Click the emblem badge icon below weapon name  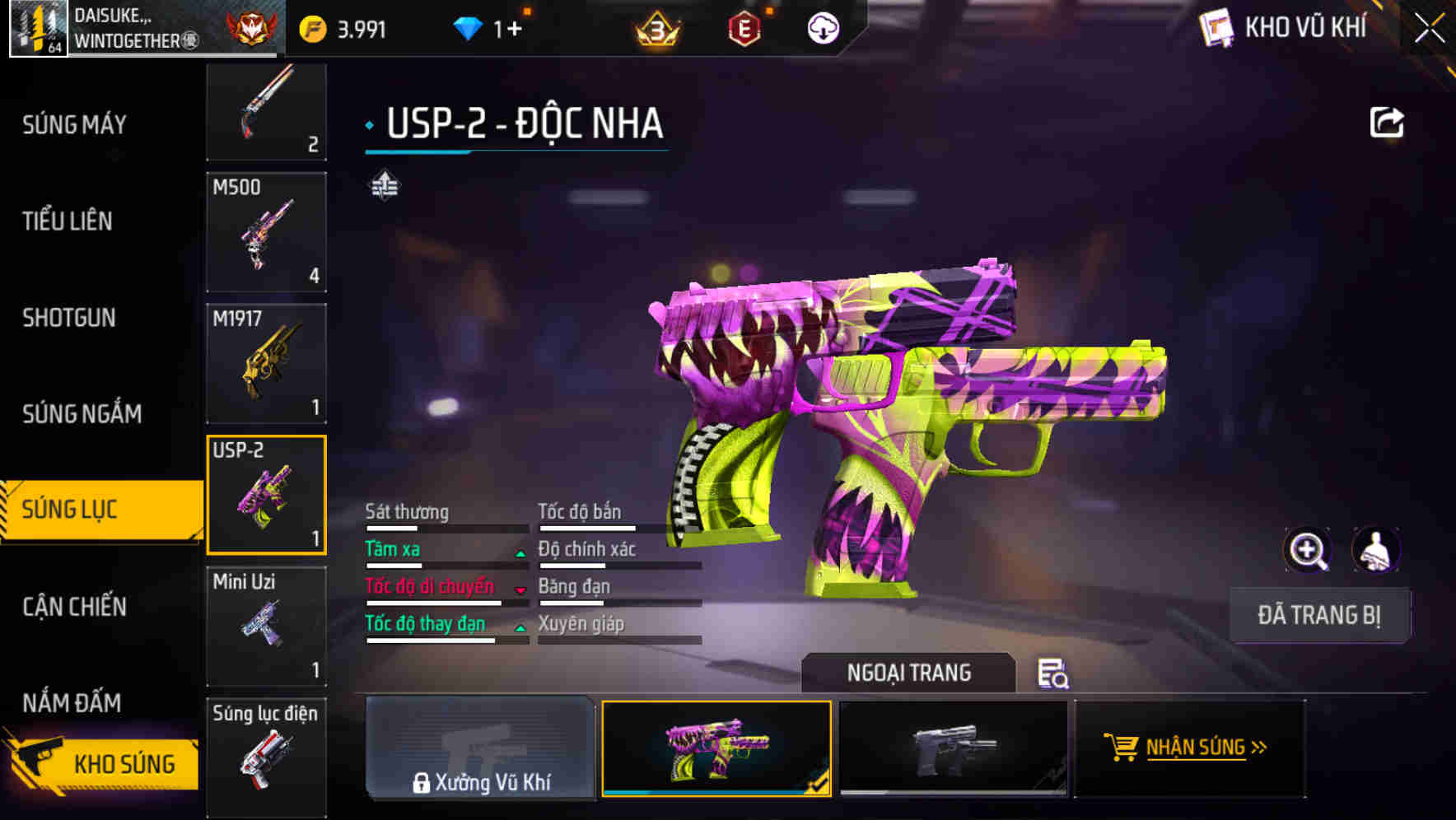(x=387, y=184)
